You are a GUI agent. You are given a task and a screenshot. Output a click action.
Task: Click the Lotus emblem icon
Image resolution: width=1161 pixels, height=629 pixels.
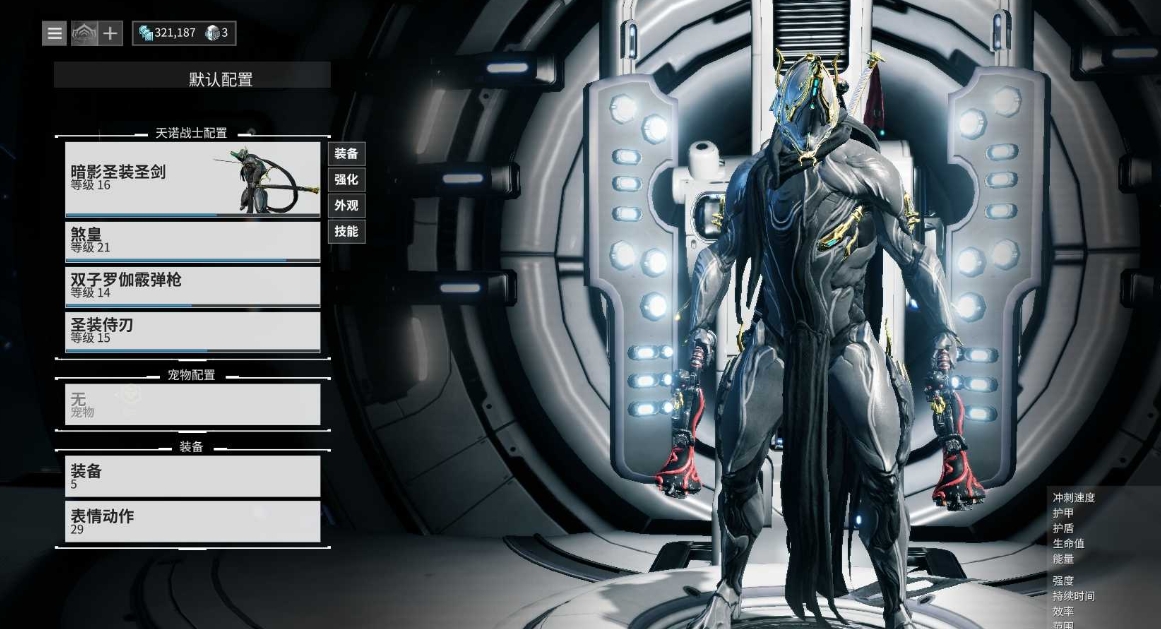[81, 33]
